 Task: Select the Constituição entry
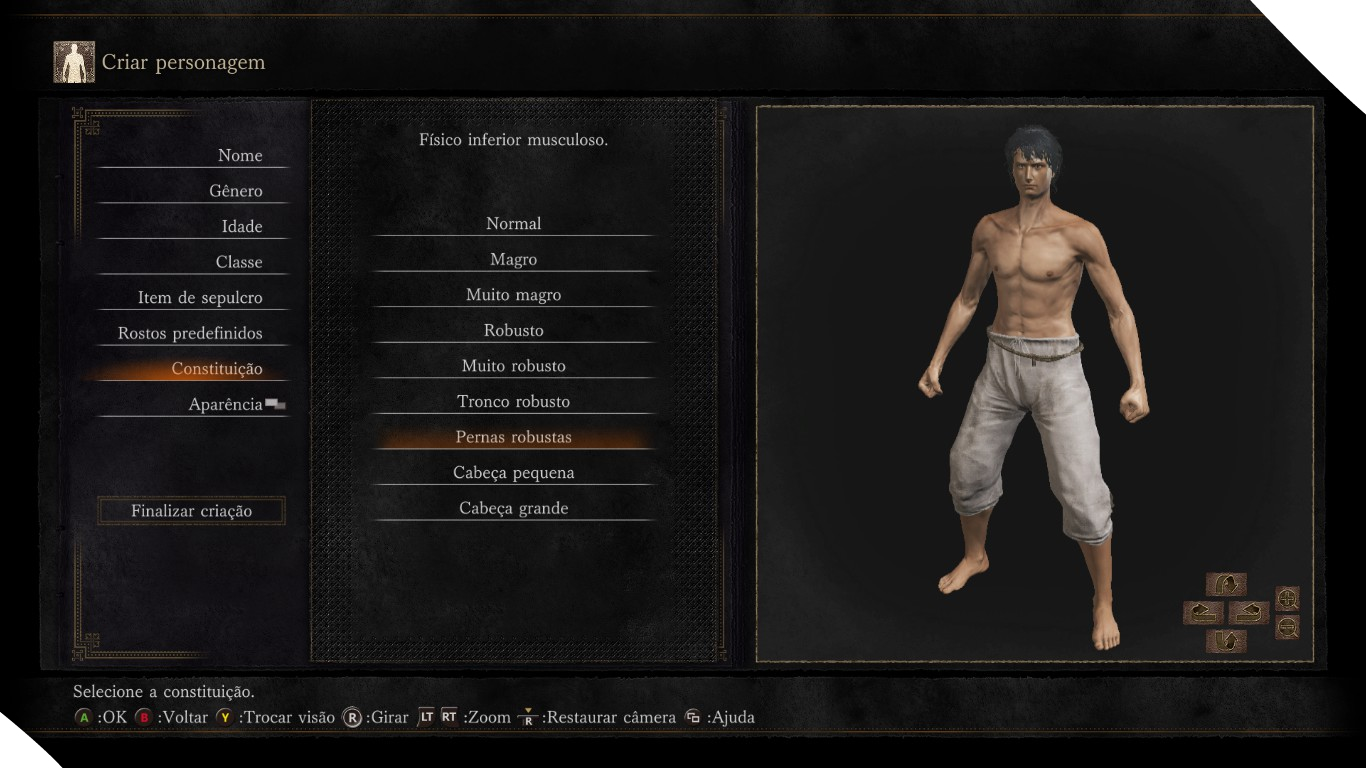click(x=217, y=369)
